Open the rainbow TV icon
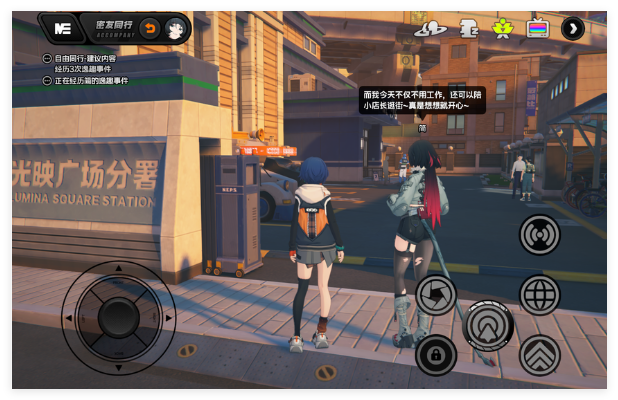This screenshot has width=618, height=400. (x=538, y=28)
